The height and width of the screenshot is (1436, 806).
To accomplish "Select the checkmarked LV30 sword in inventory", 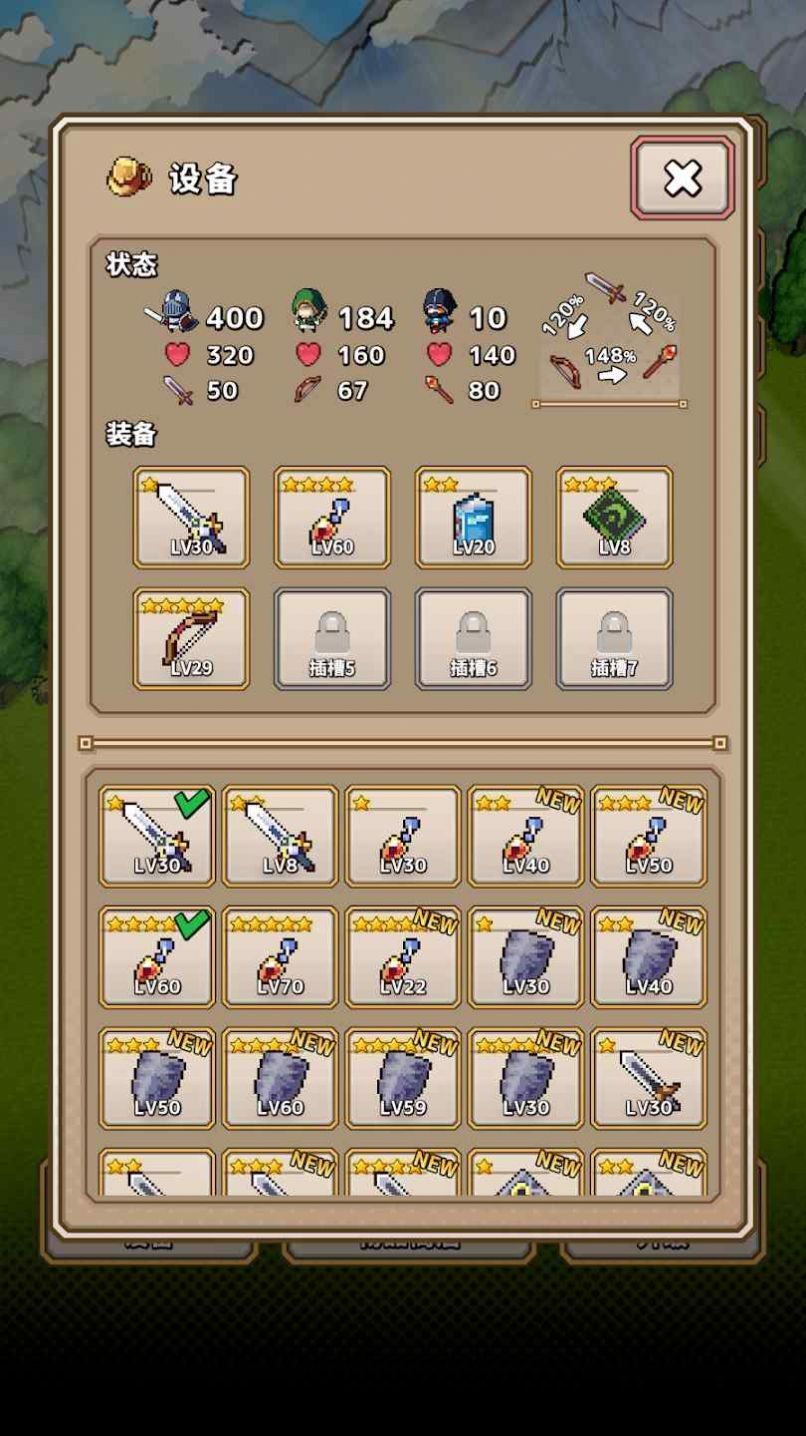I will click(157, 836).
